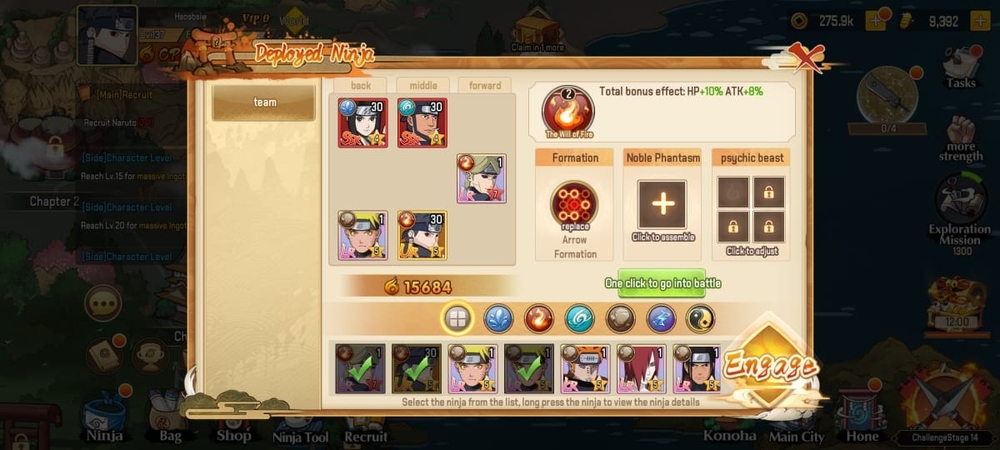Click One click to go into battle
The height and width of the screenshot is (450, 1000).
pos(662,283)
